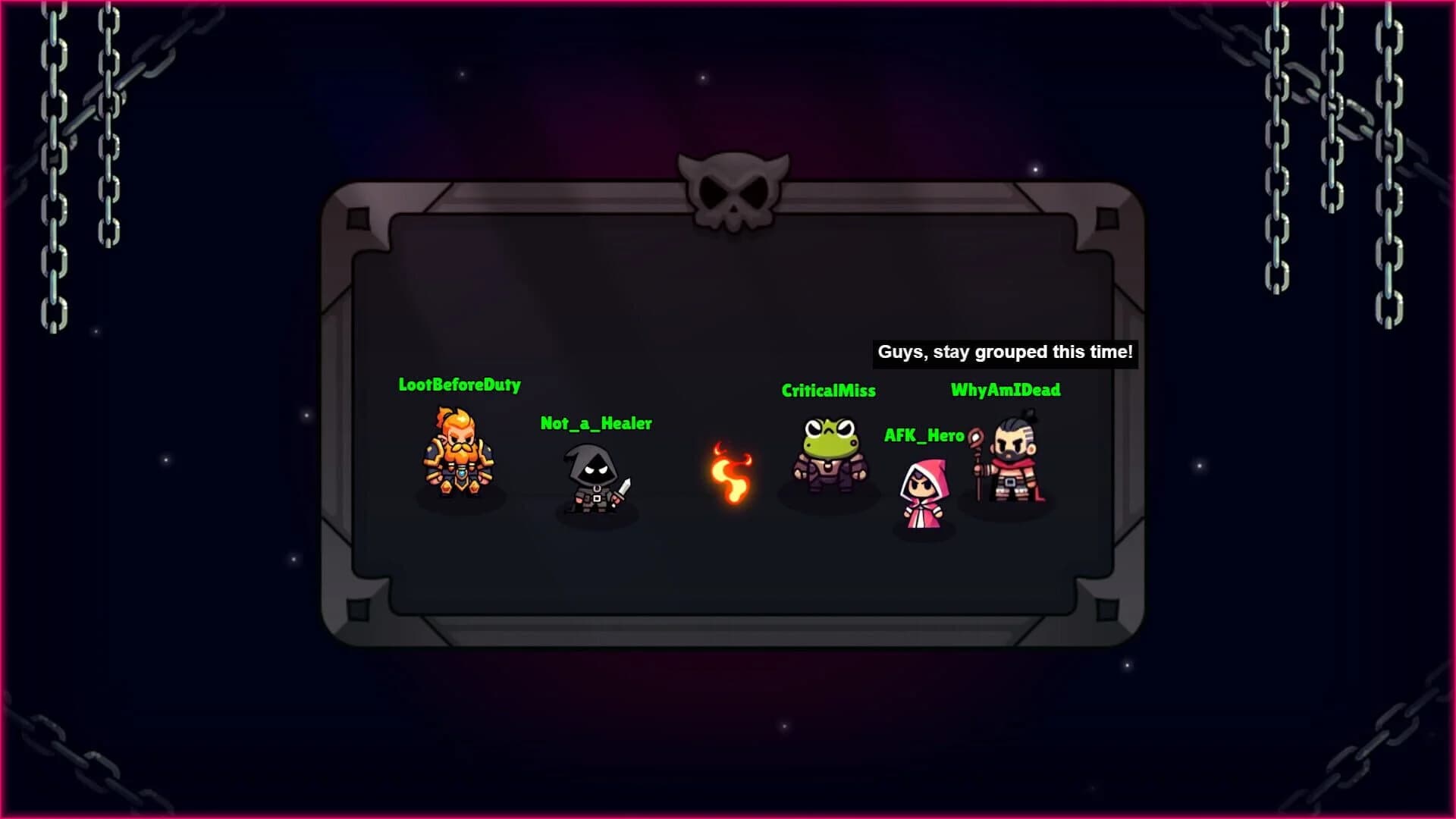Click LootBeforeDuty's username label
The height and width of the screenshot is (819, 1456).
click(x=460, y=386)
